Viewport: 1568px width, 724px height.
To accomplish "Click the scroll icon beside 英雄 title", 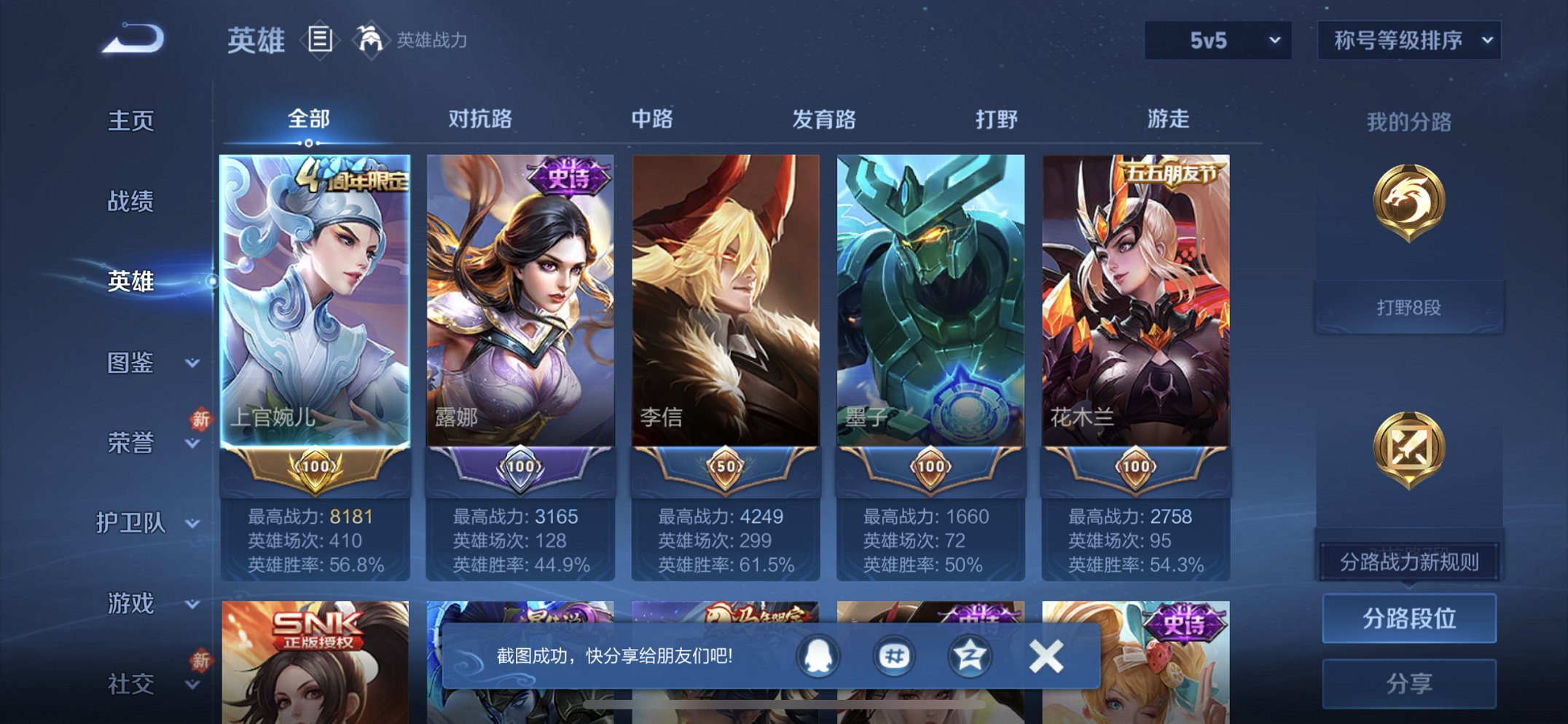I will (x=321, y=40).
